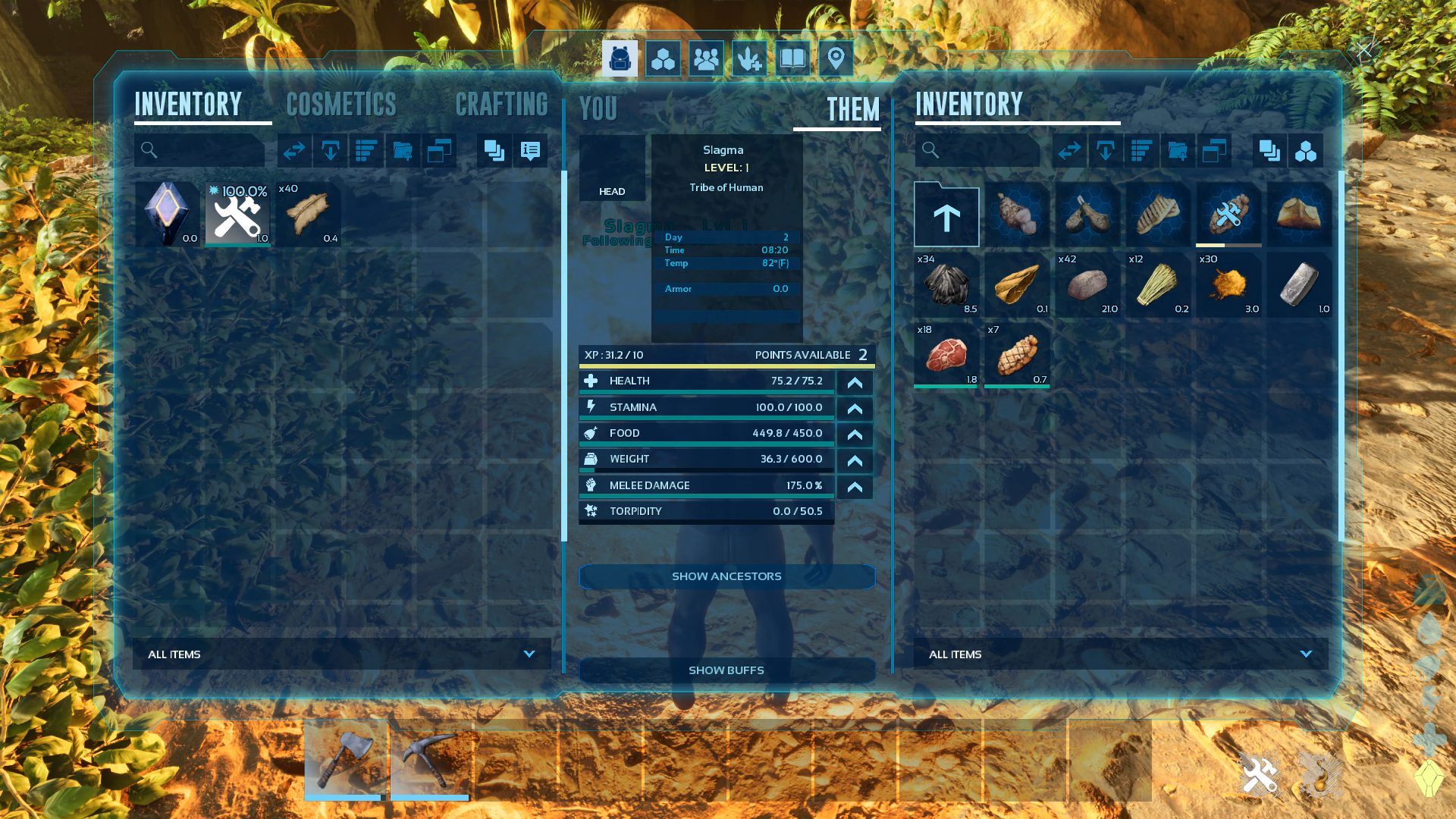The height and width of the screenshot is (819, 1456).
Task: Open the map marker top menu icon
Action: 836,58
